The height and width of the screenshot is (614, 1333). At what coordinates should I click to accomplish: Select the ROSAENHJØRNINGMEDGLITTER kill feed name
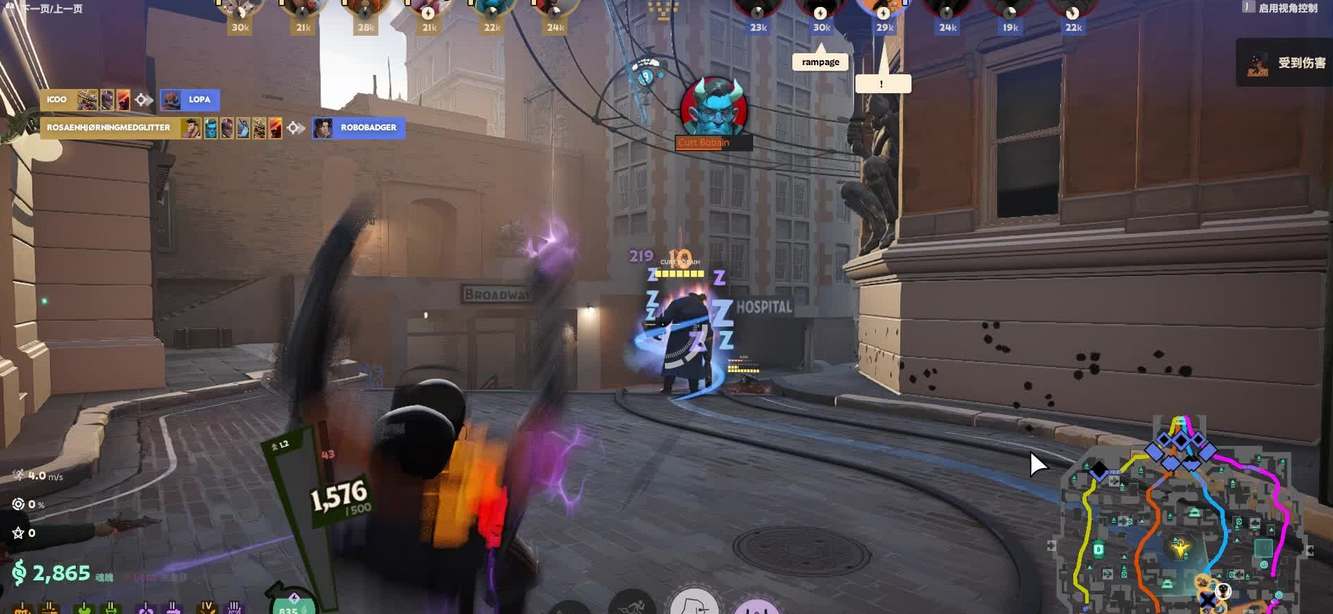tap(109, 128)
